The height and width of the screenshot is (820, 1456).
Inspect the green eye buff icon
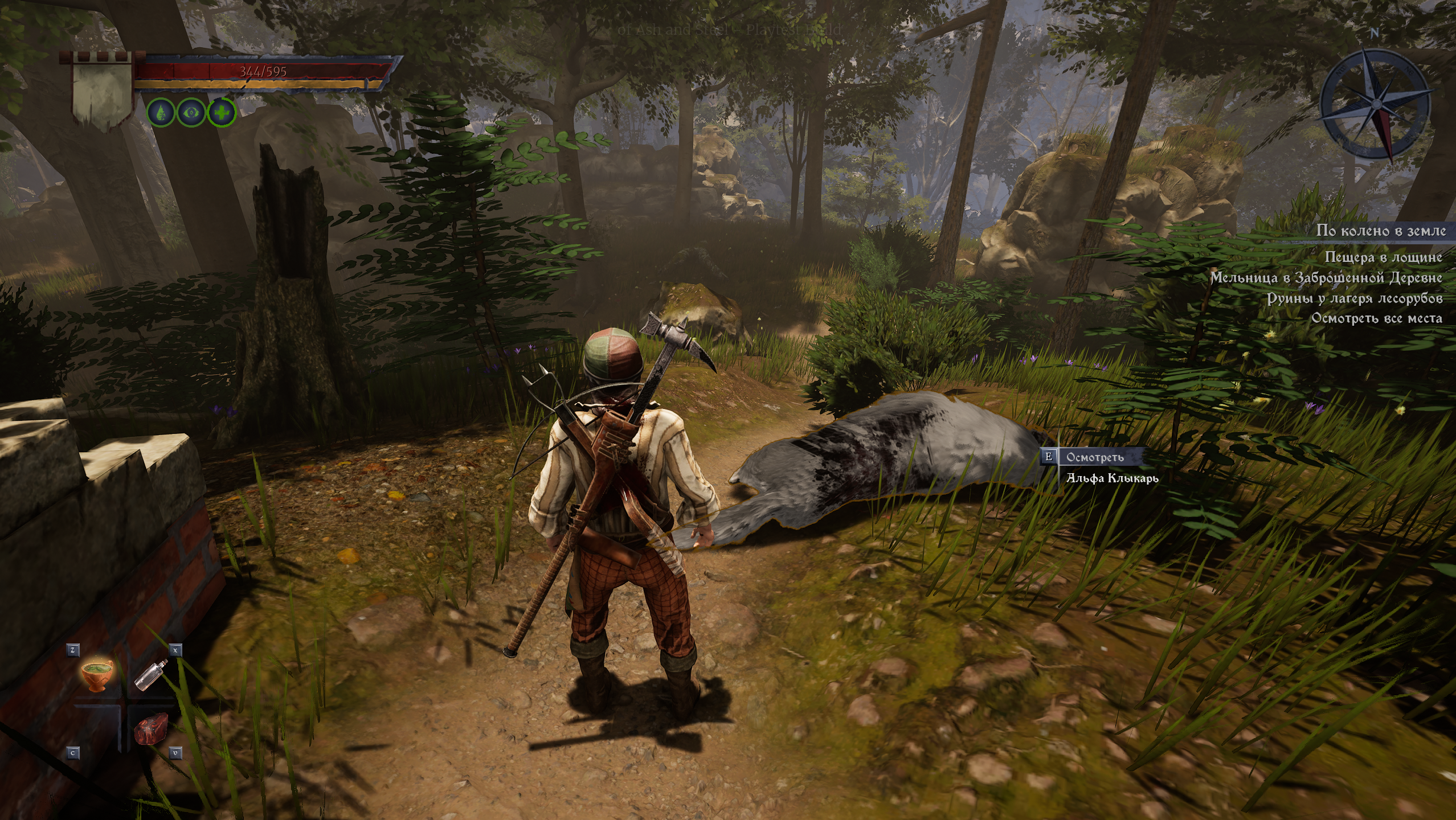191,113
